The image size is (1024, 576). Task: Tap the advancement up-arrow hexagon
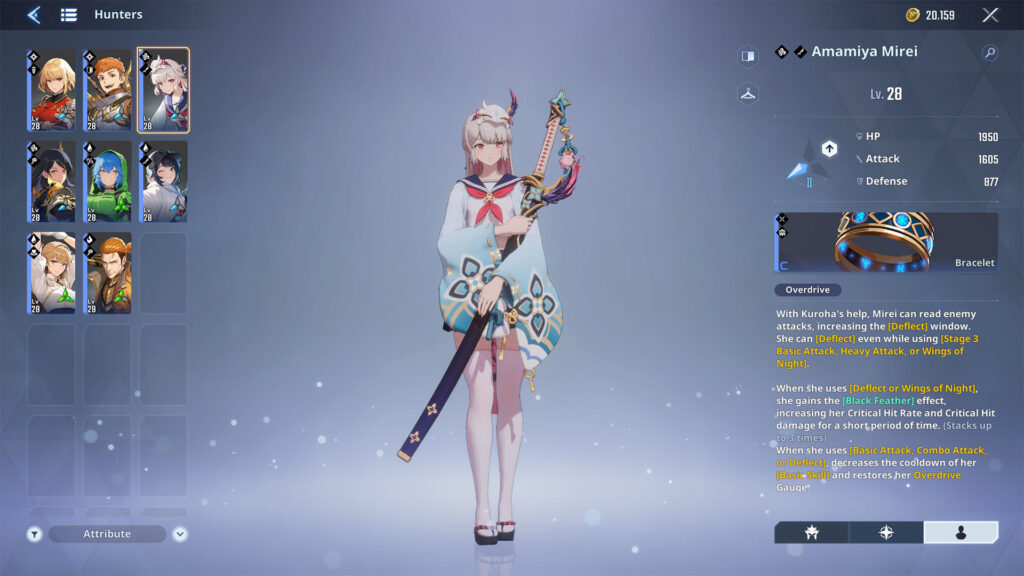(829, 149)
